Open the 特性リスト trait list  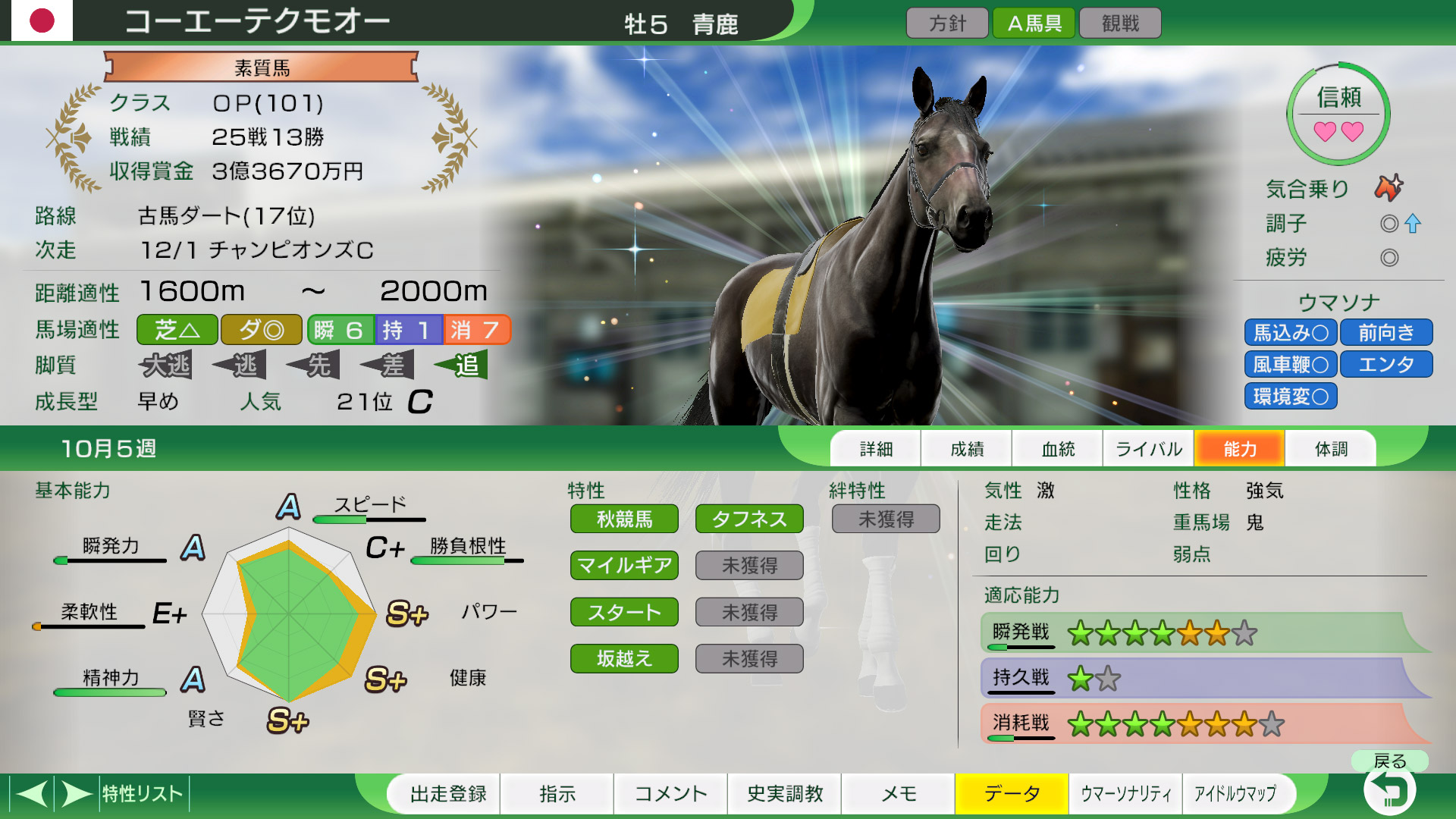141,794
